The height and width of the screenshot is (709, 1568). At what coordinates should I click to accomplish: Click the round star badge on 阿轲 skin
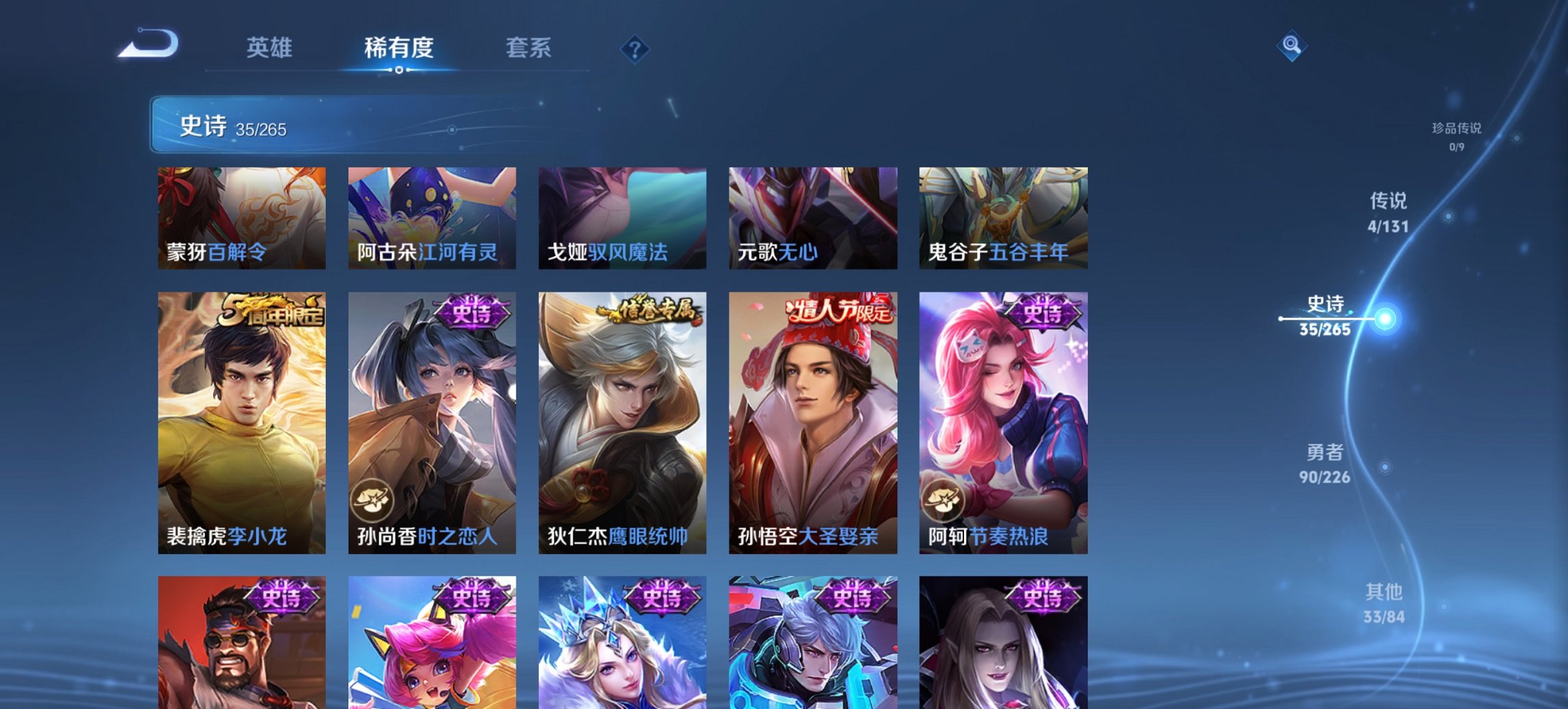pyautogui.click(x=944, y=501)
